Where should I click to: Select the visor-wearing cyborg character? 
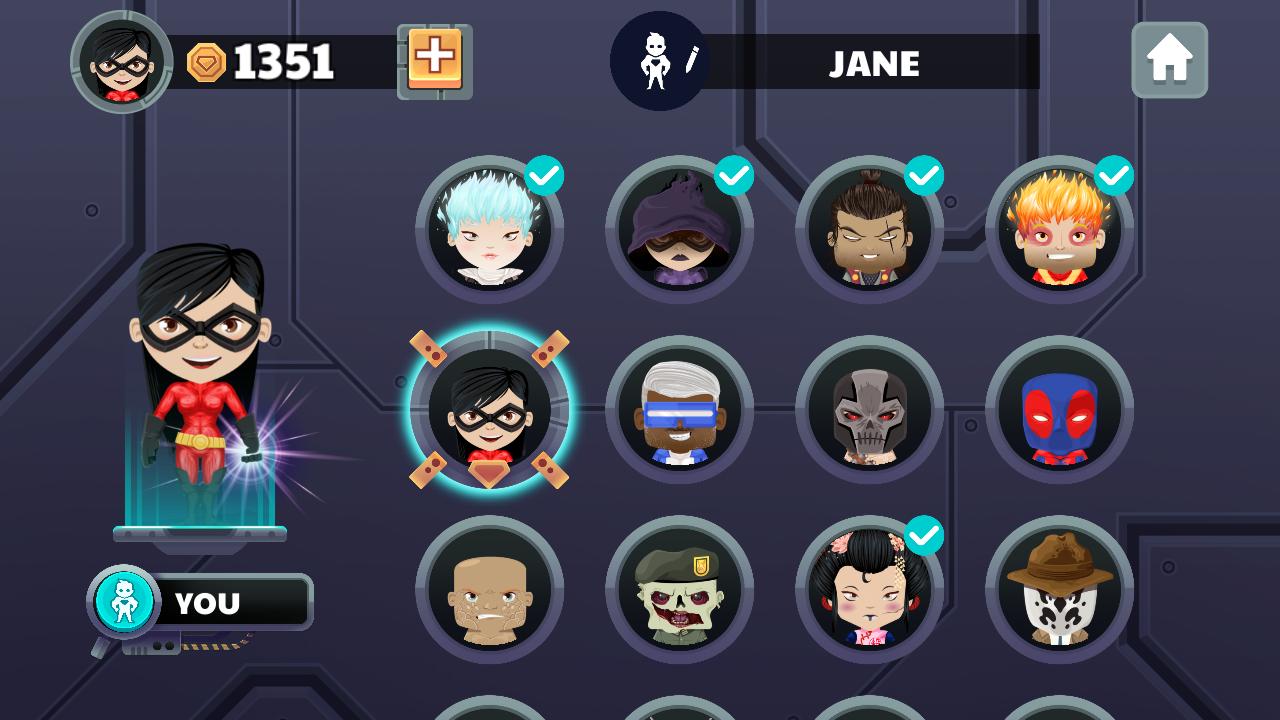[680, 410]
